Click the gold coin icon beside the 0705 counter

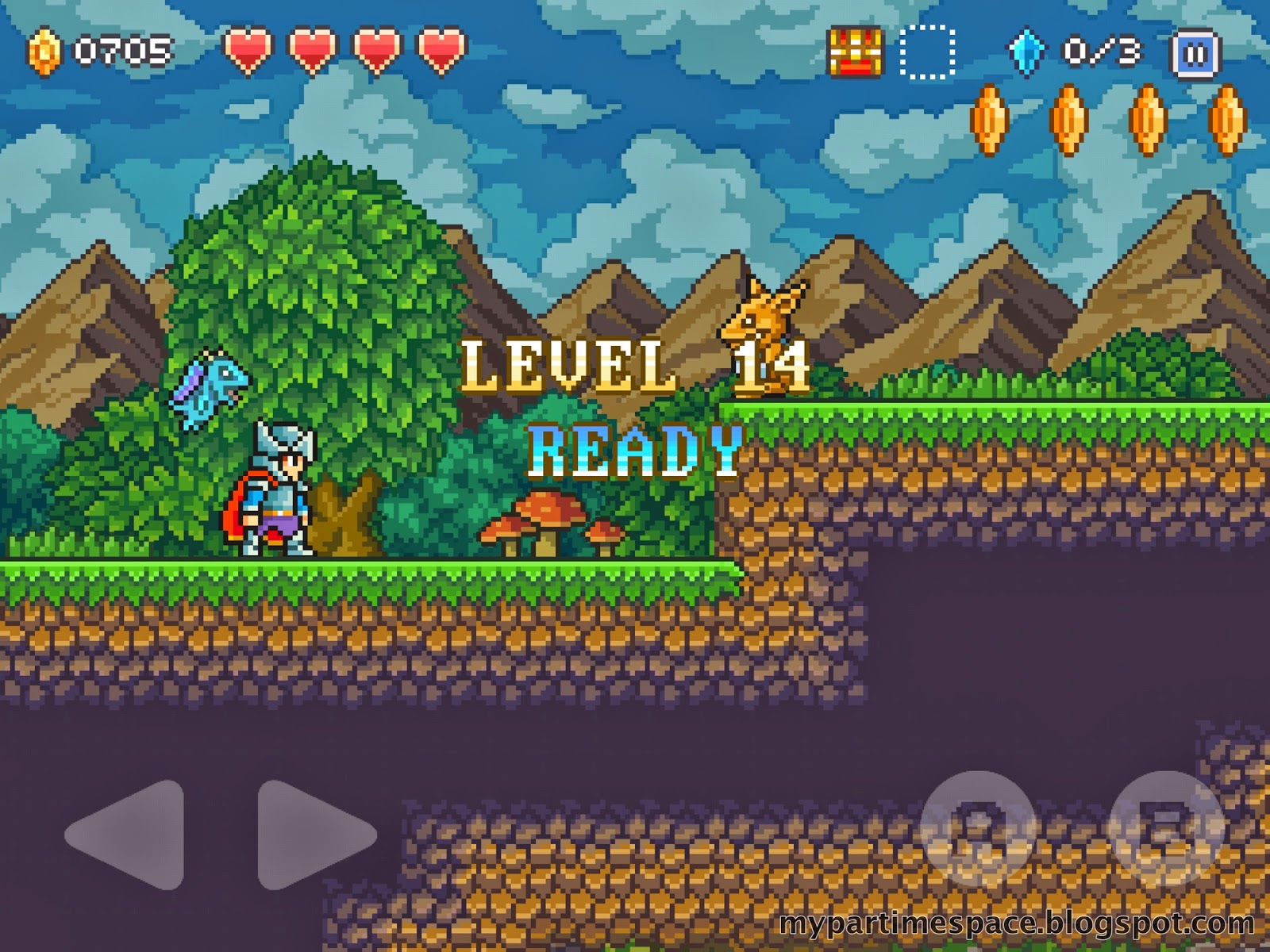[x=45, y=52]
